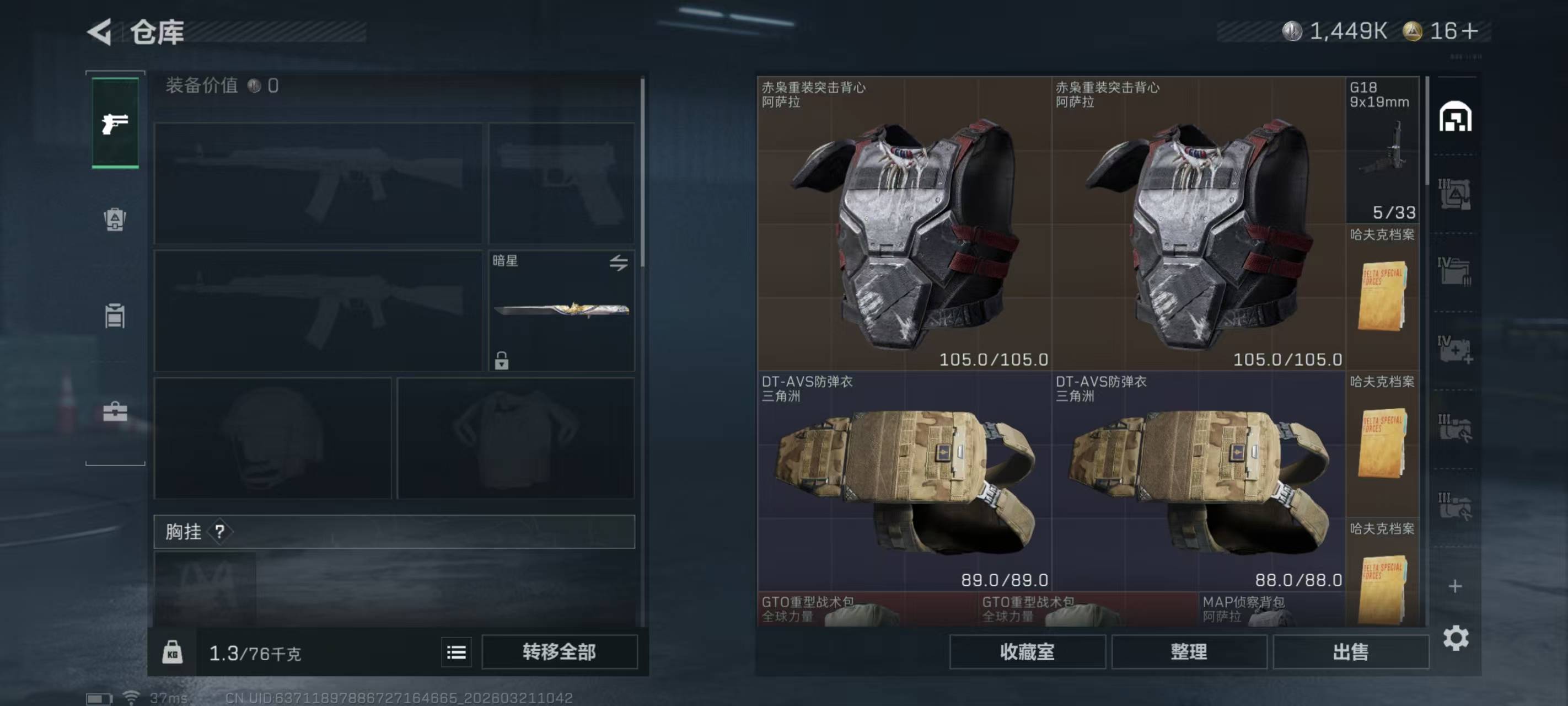Choose the DT-AVS vest with 88.0 durability
This screenshot has height=706, width=1568.
(x=1198, y=481)
